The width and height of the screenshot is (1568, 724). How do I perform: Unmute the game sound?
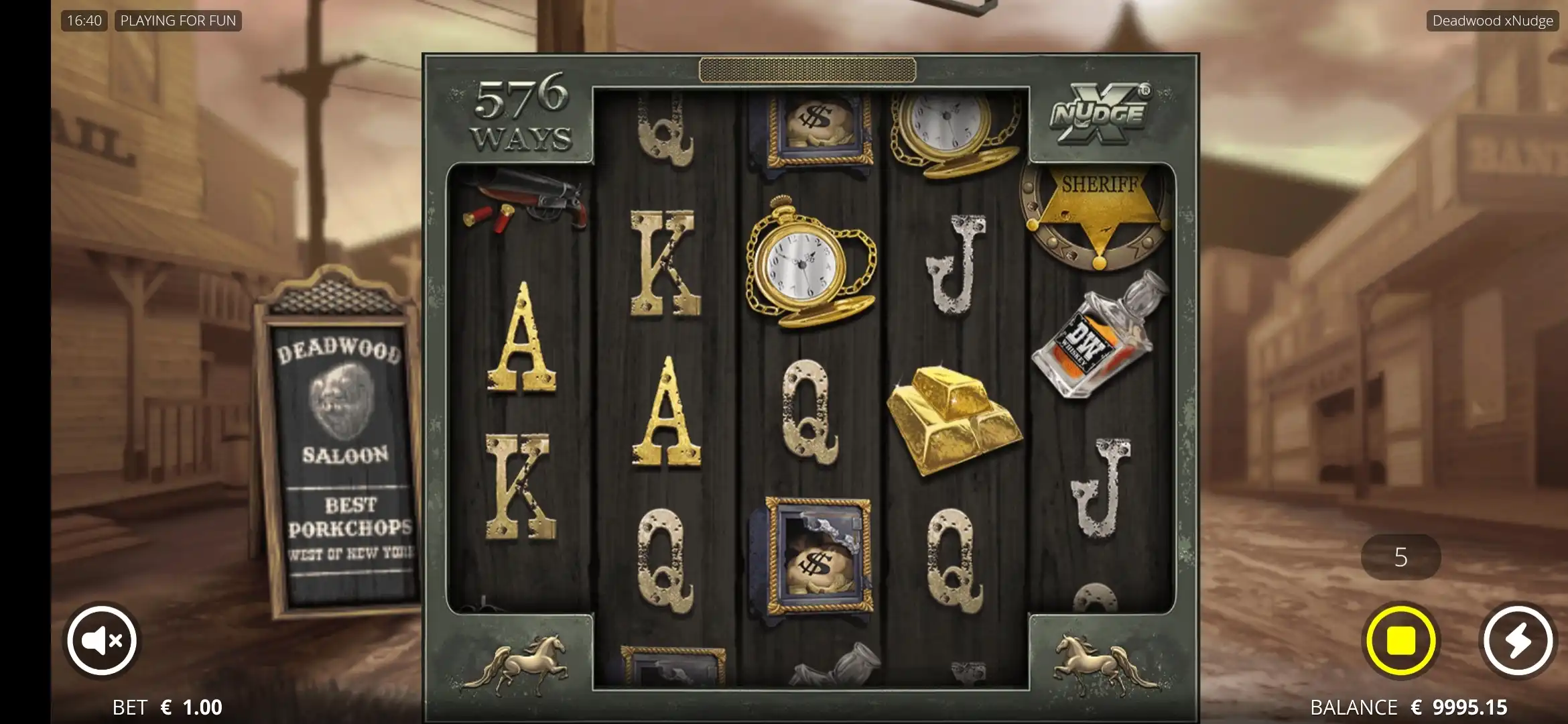[102, 641]
